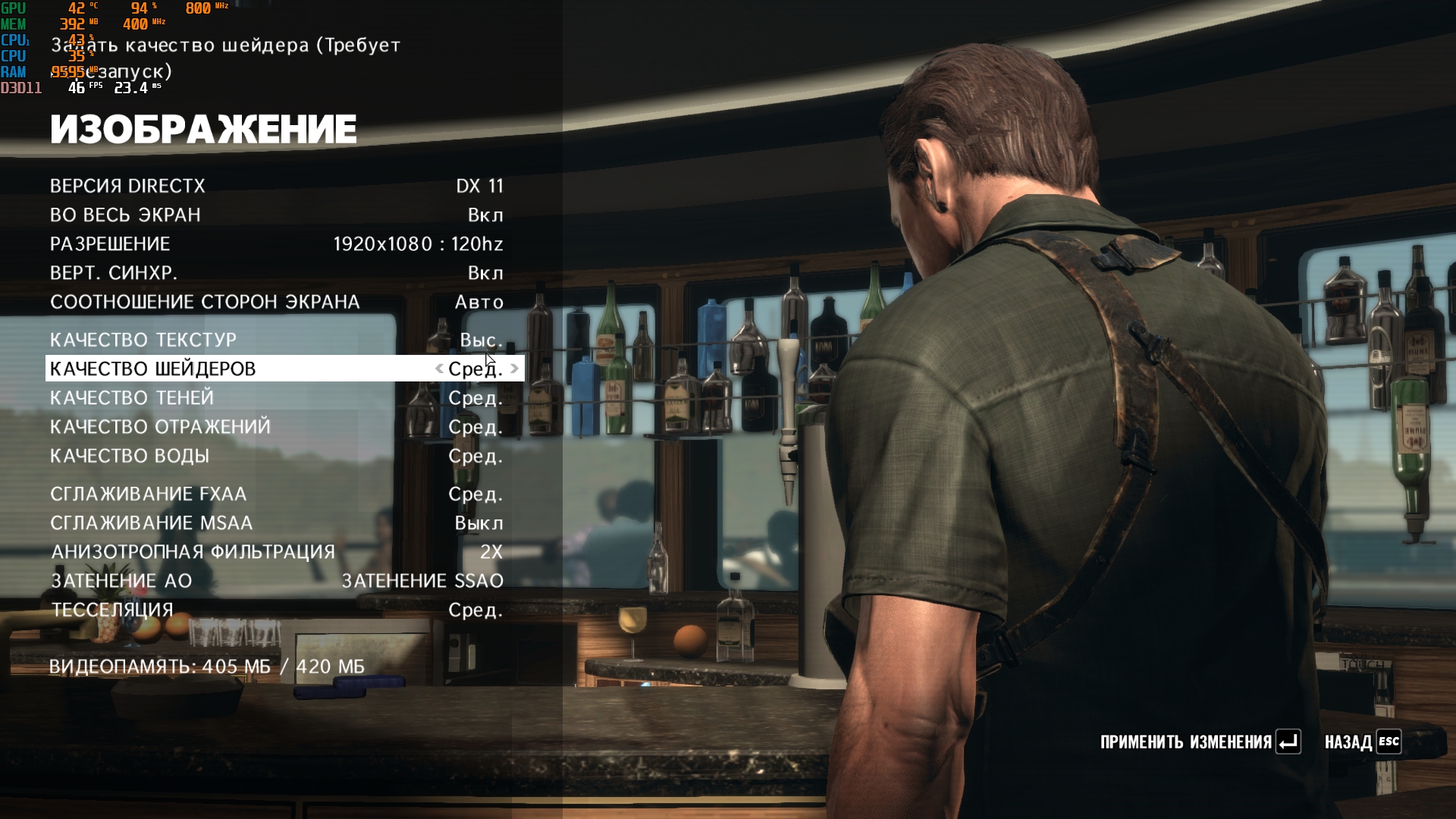The width and height of the screenshot is (1456, 819).
Task: Select СООТНОШЕНИЕ СТОРОН ЭКРАНА aspect ratio row
Action: pyautogui.click(x=277, y=302)
